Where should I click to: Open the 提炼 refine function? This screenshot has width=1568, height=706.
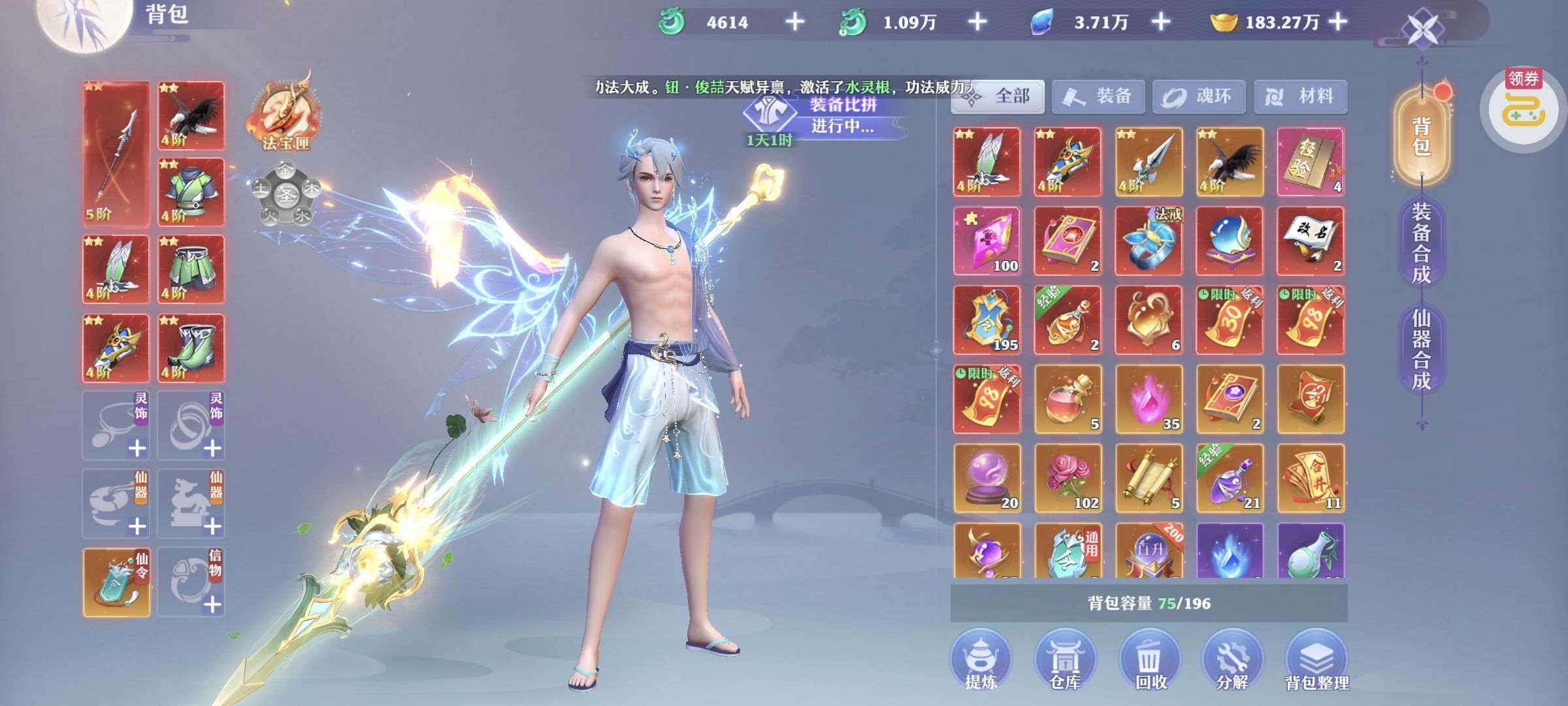pyautogui.click(x=981, y=660)
